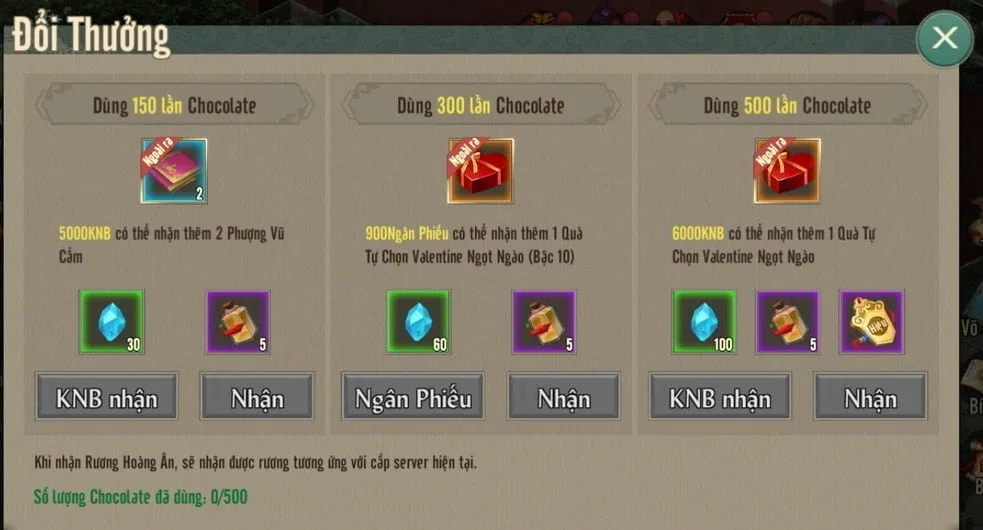Screen dimensions: 983x530
Task: Click Nhận under the 300 Chocolate tier
Action: pyautogui.click(x=564, y=397)
